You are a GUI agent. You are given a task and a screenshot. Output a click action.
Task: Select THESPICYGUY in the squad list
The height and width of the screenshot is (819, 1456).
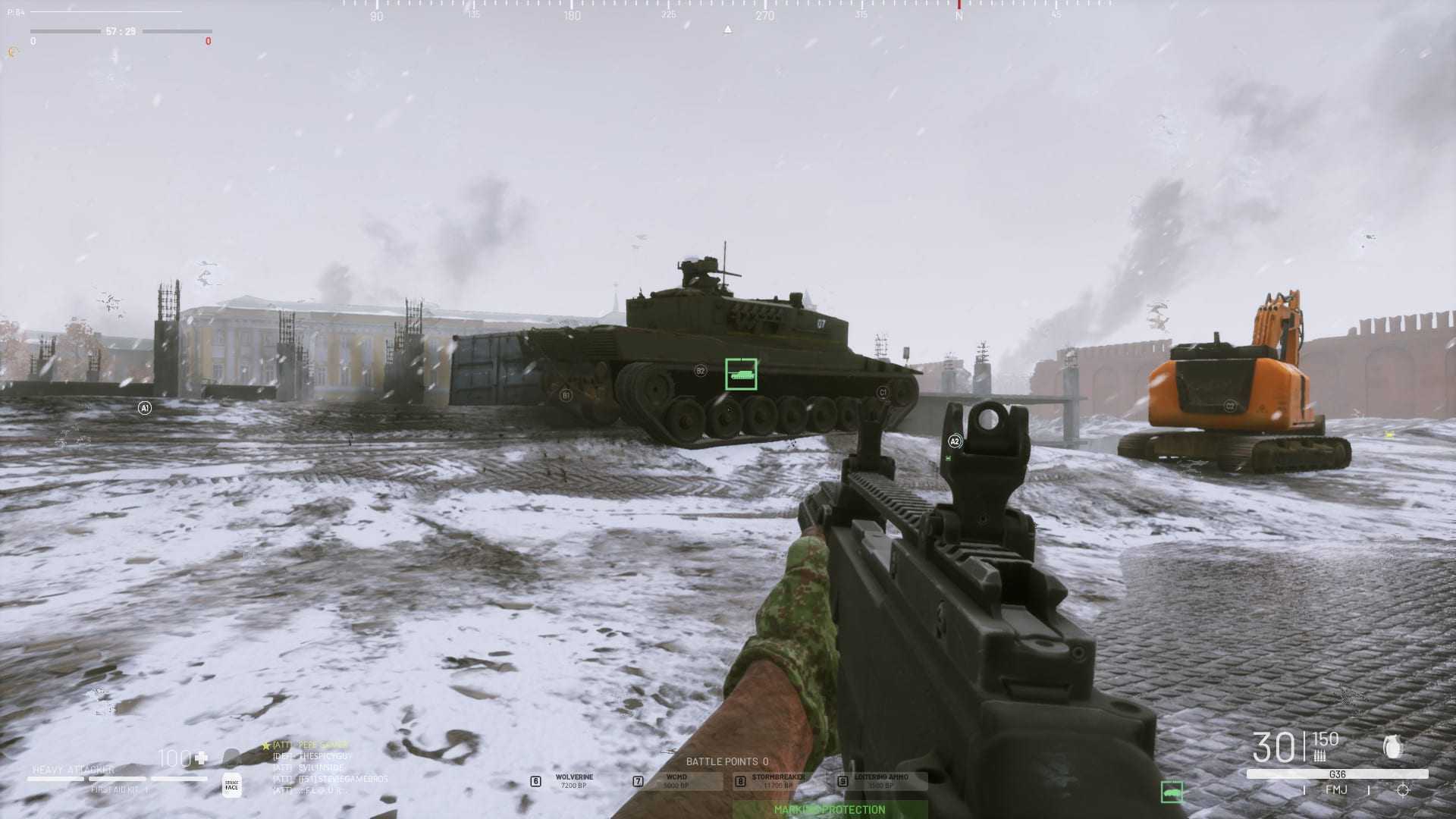pyautogui.click(x=325, y=756)
